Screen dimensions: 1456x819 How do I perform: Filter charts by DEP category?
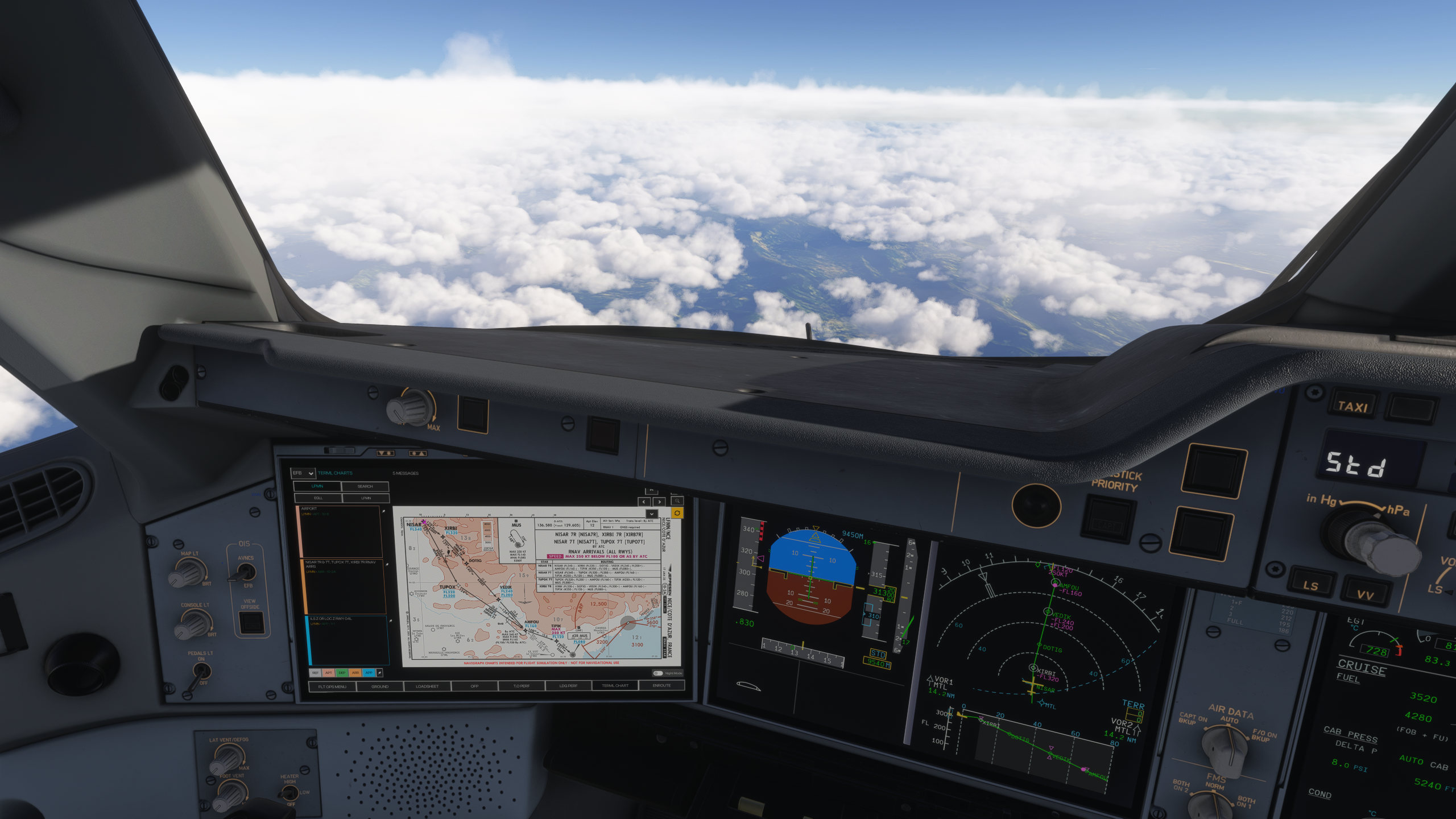point(342,673)
